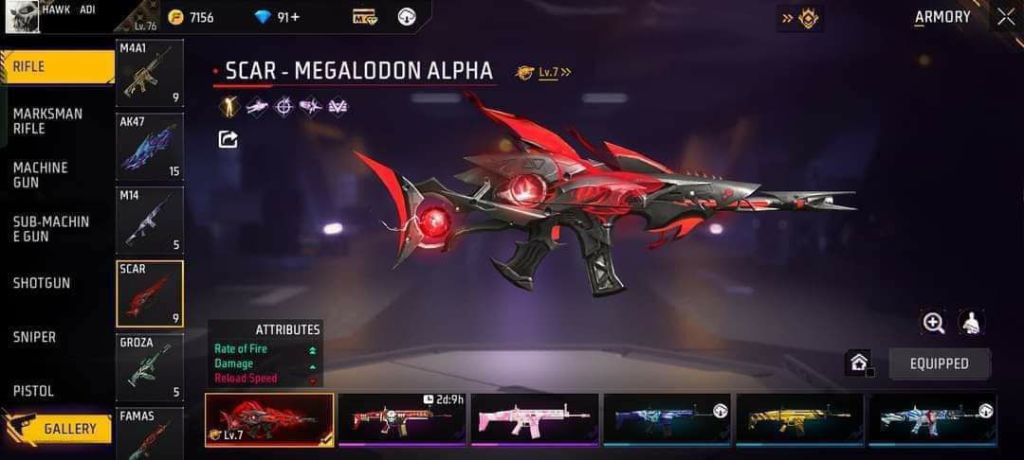This screenshot has height=460, width=1024.
Task: Share the Megalodon Alpha skin
Action: click(x=228, y=139)
